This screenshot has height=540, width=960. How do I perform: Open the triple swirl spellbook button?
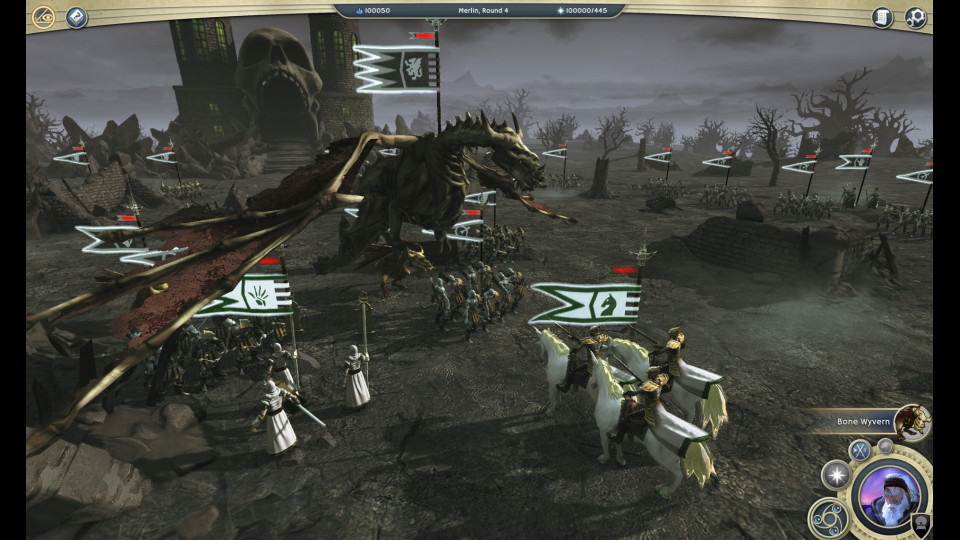point(829,517)
